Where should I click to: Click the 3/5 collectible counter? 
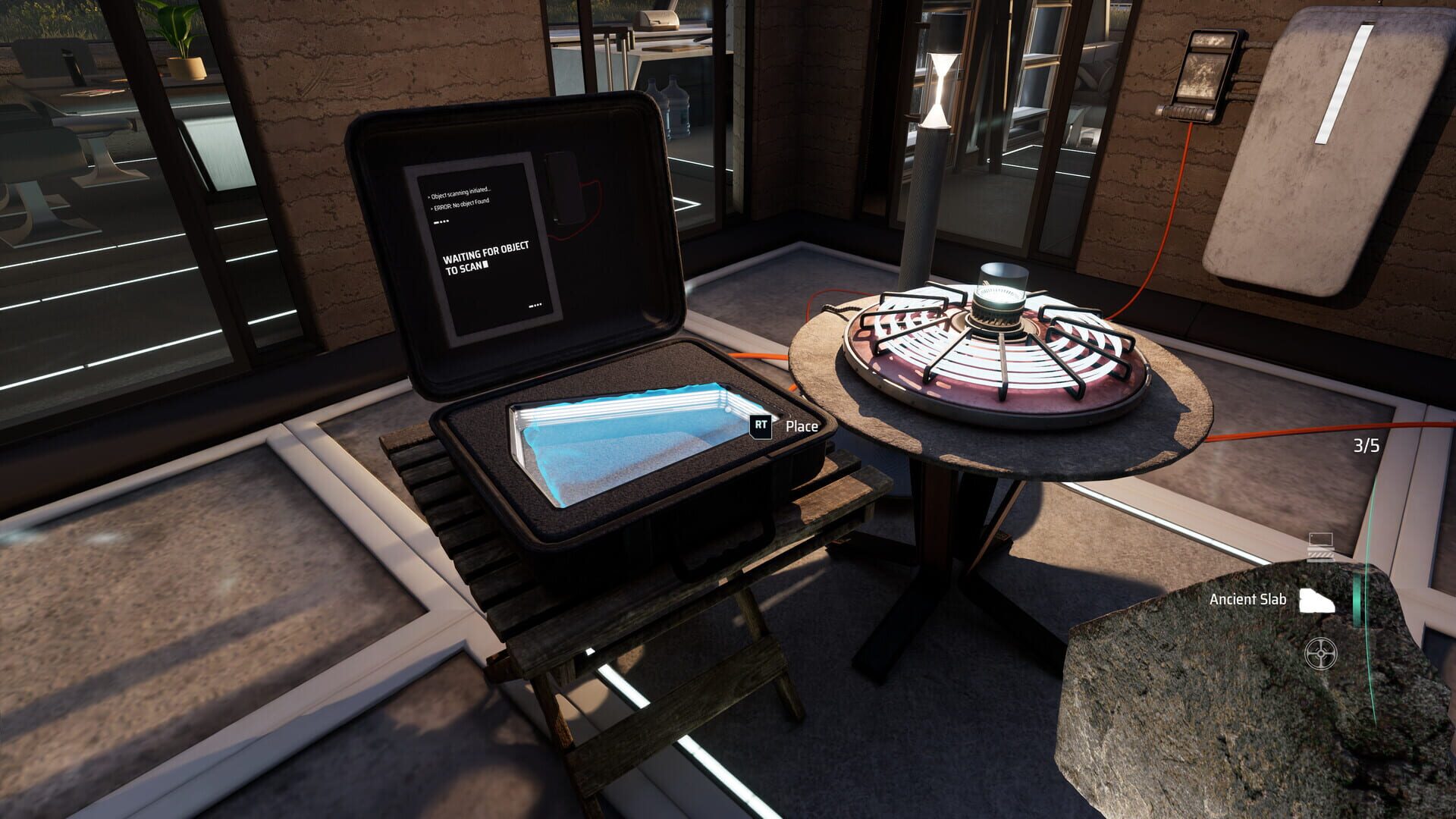[x=1365, y=444]
